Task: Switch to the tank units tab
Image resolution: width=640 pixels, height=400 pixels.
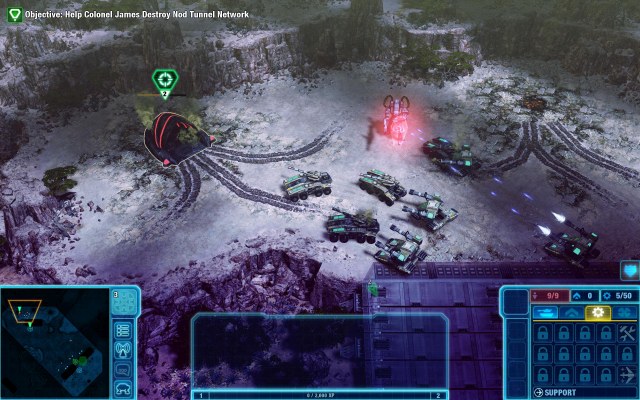Action: click(545, 312)
